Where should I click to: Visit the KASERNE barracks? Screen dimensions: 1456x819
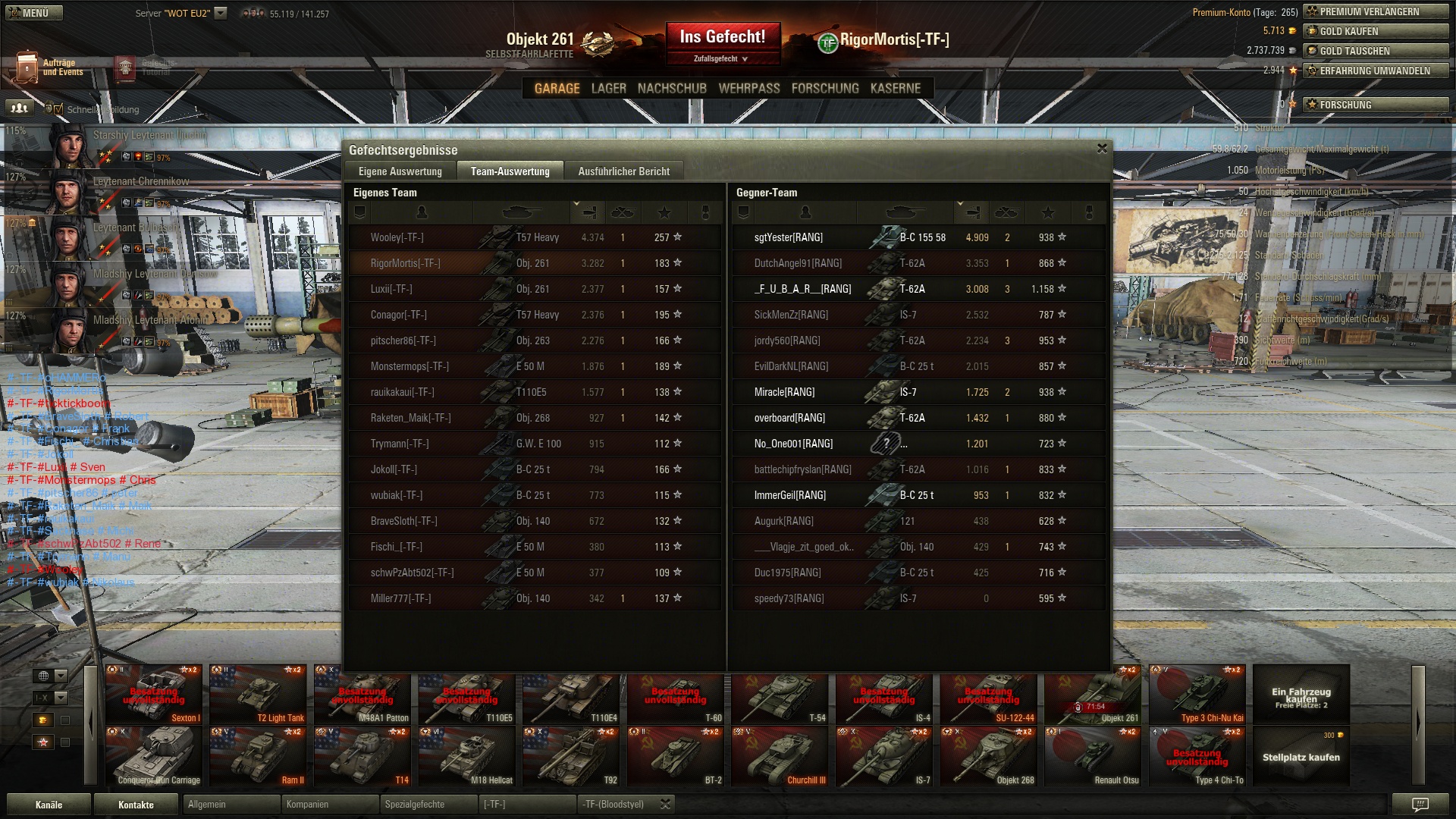click(x=895, y=89)
